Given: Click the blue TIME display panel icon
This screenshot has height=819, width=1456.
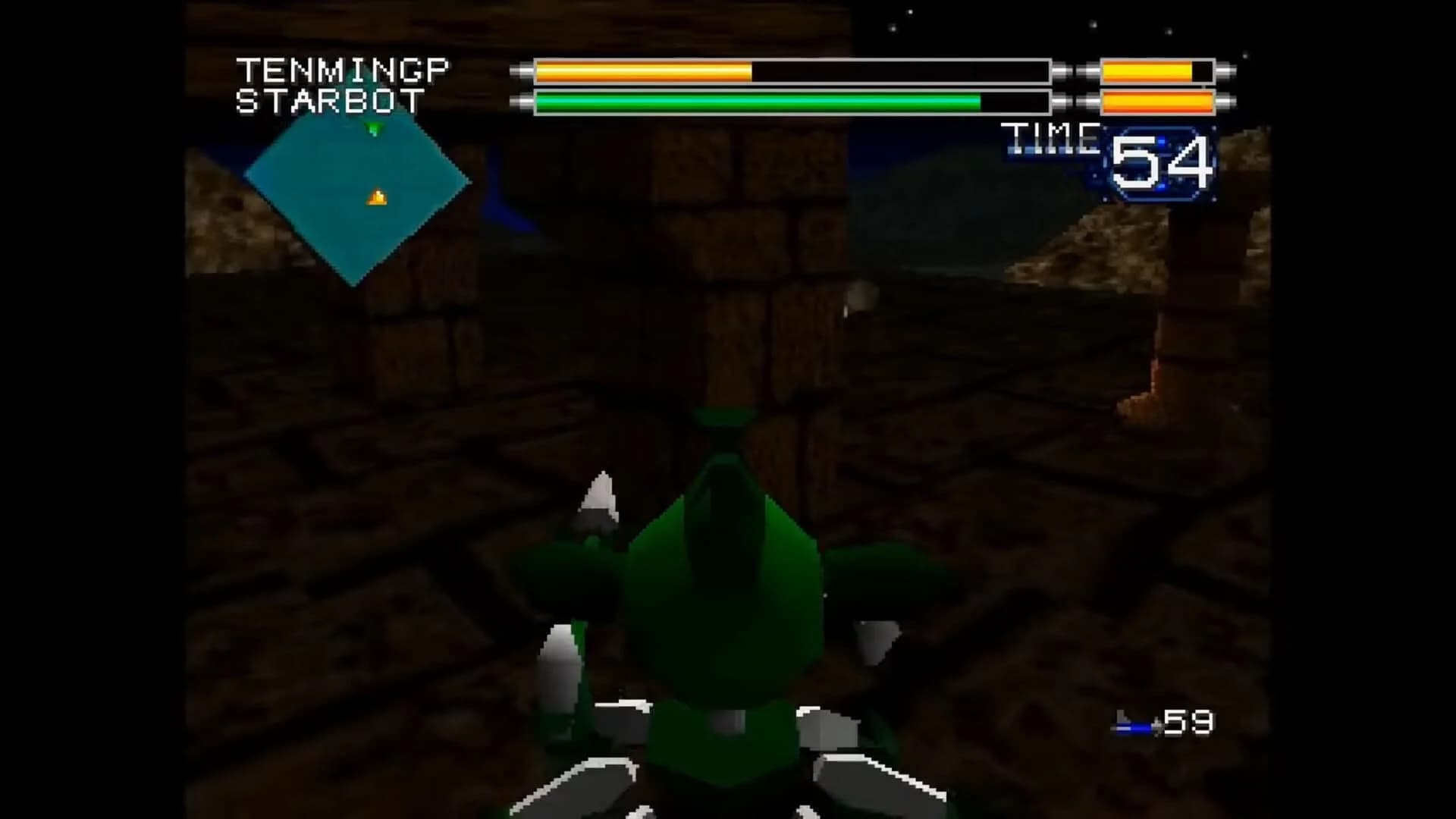Looking at the screenshot, I should pyautogui.click(x=1160, y=161).
